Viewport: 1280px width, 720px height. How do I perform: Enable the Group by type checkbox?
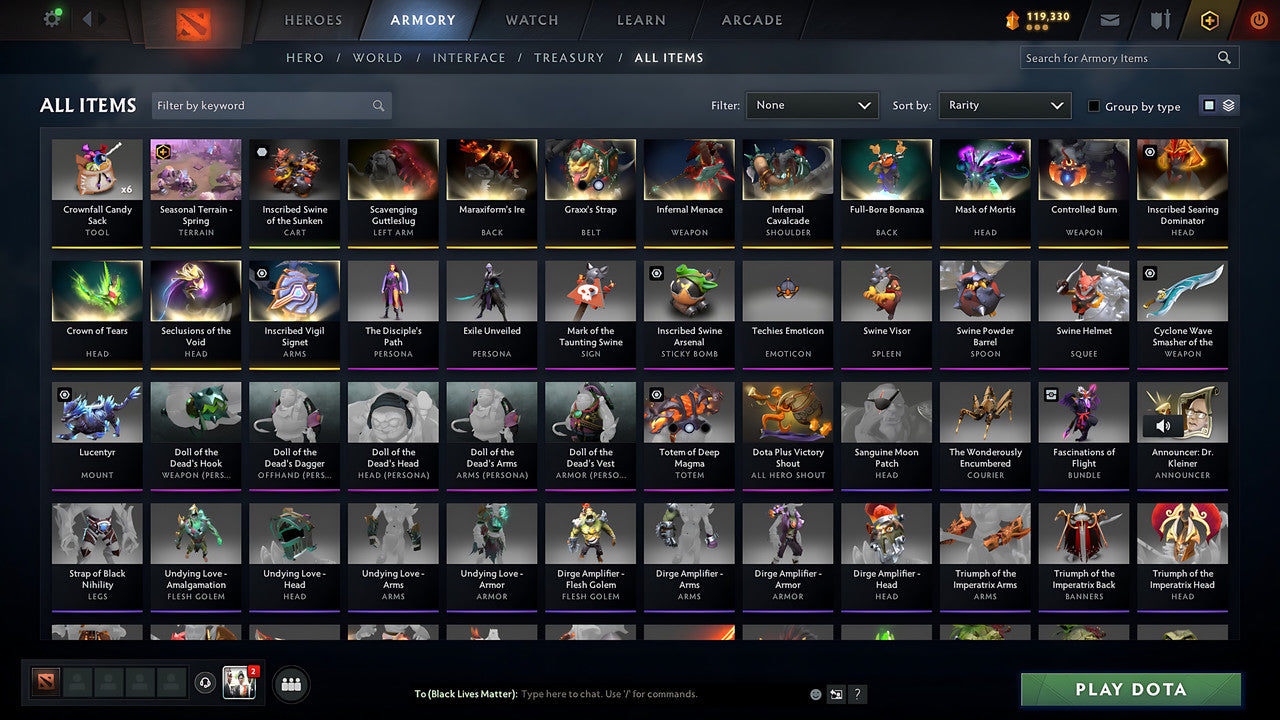pyautogui.click(x=1093, y=106)
